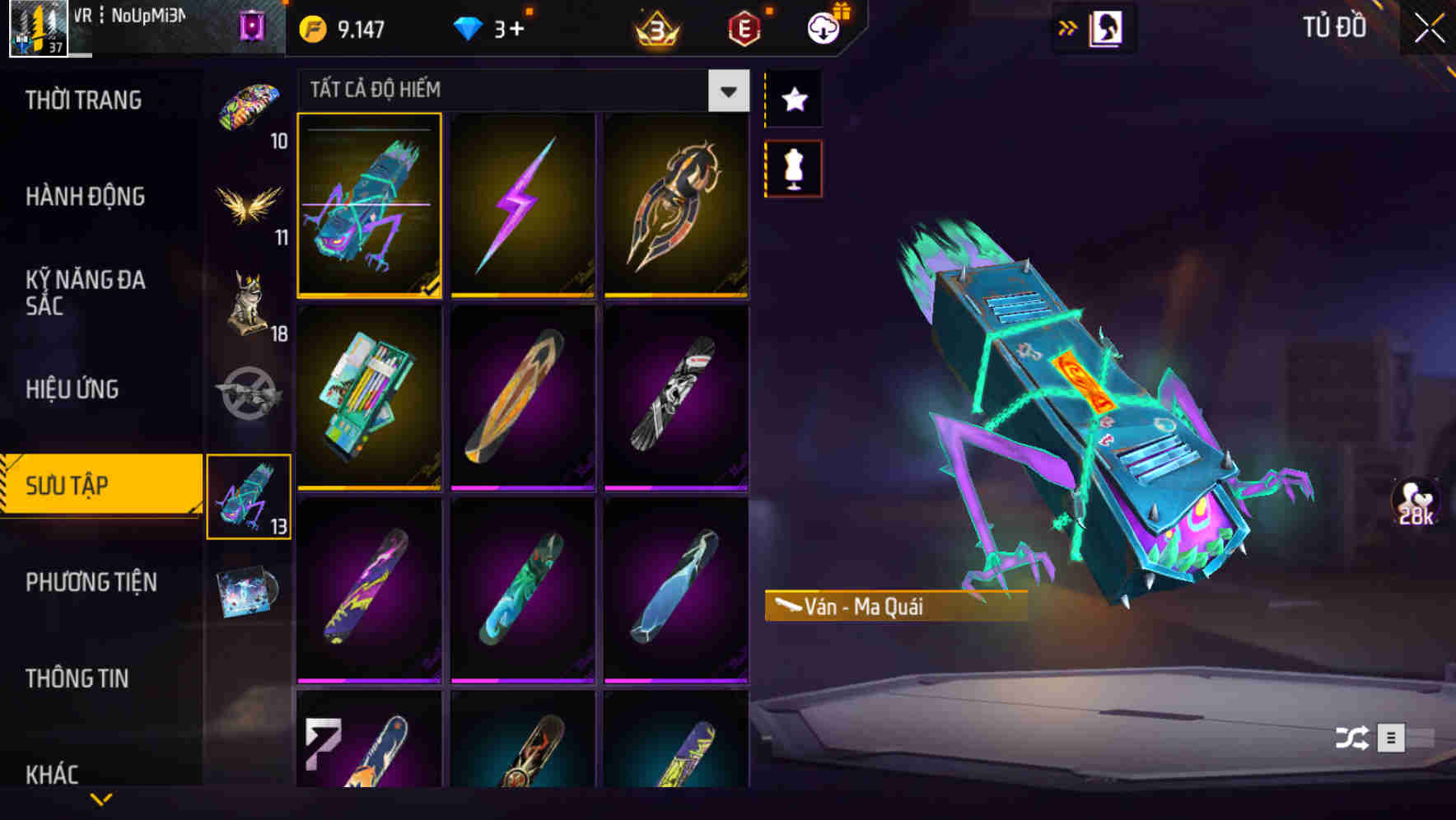Select the parachute category with count 10
The width and height of the screenshot is (1456, 820).
pos(247,105)
